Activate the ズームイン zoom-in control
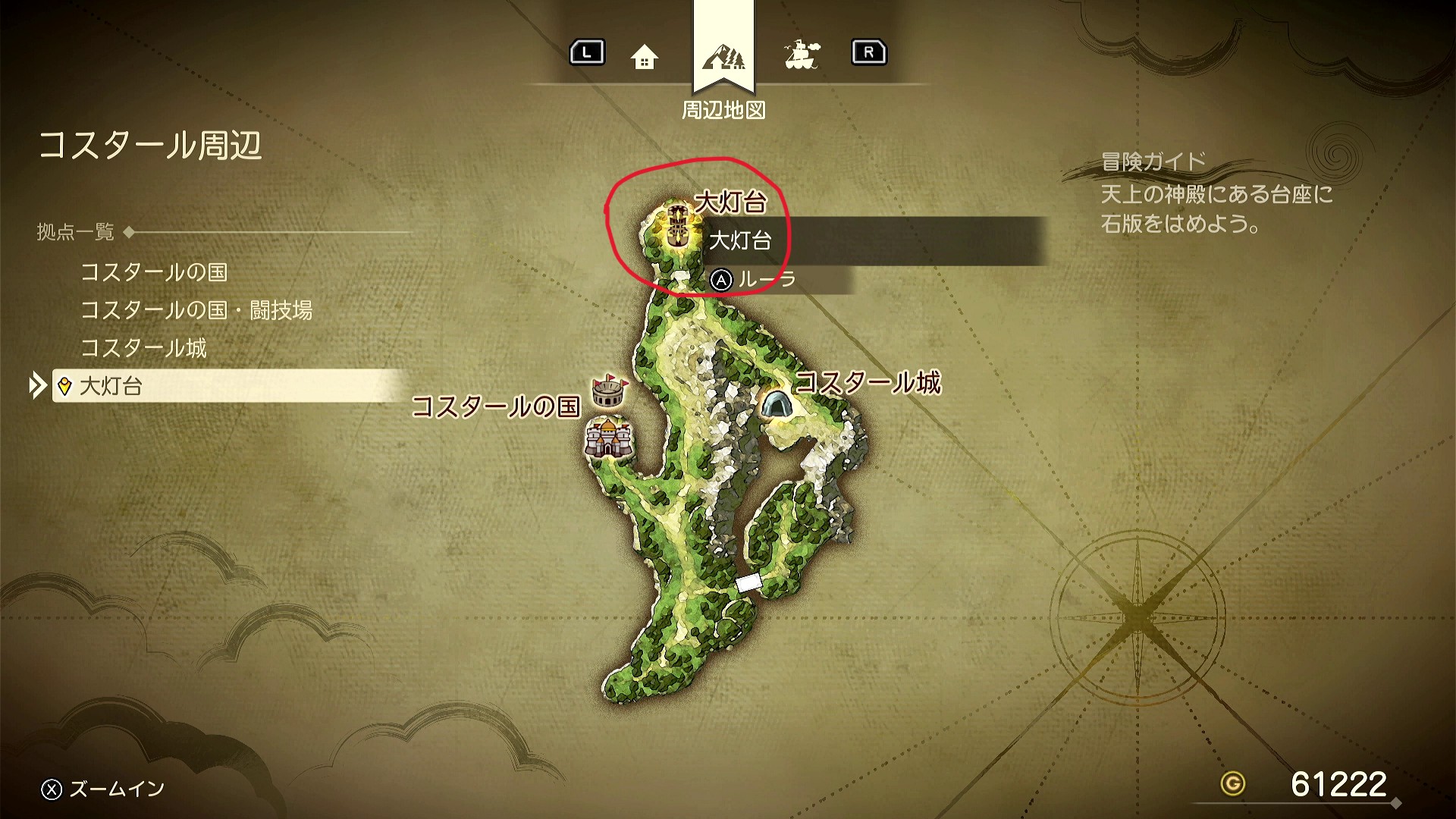 coord(103,789)
